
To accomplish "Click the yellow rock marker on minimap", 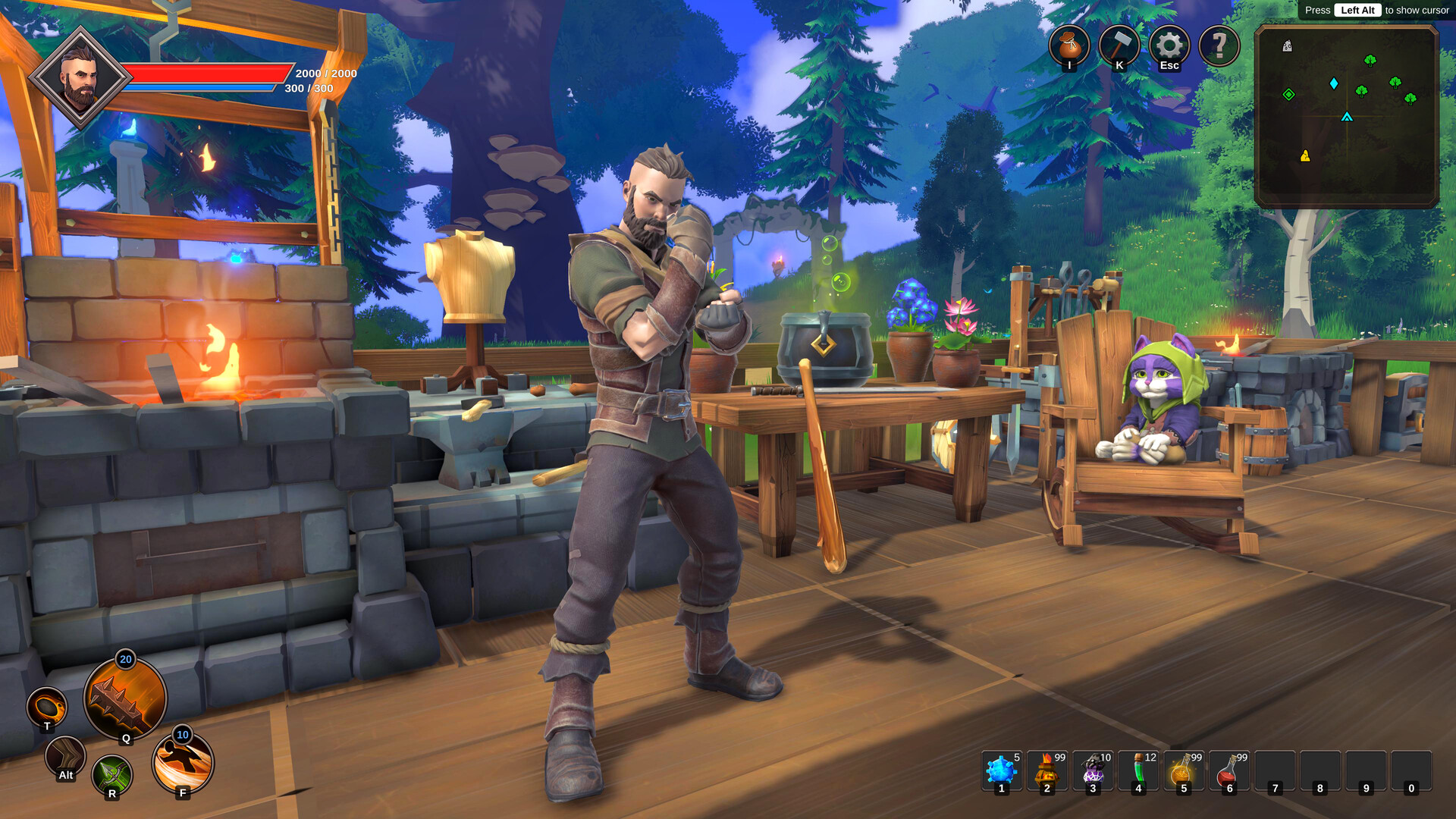I will point(1305,156).
